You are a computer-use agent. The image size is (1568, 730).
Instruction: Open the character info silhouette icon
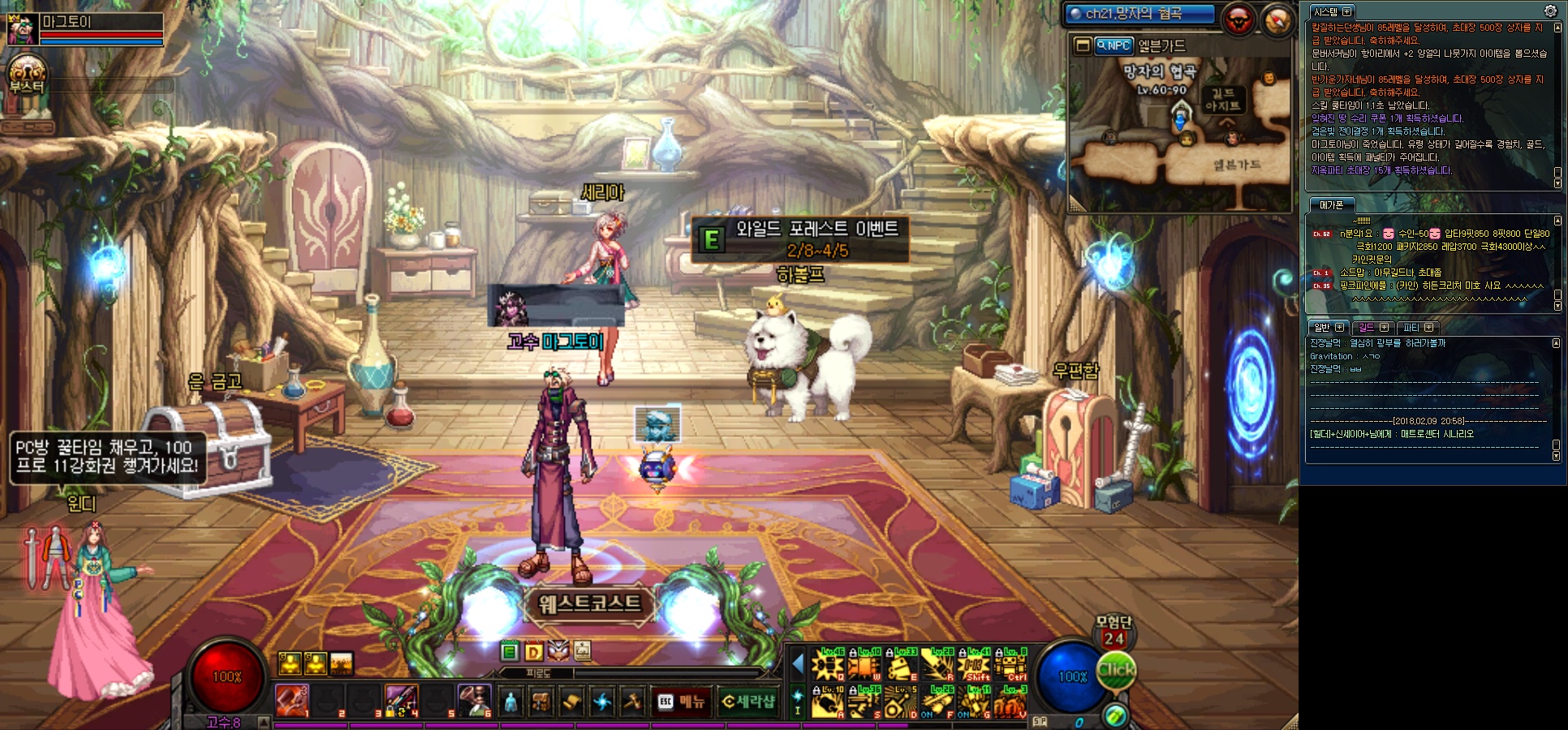[510, 702]
